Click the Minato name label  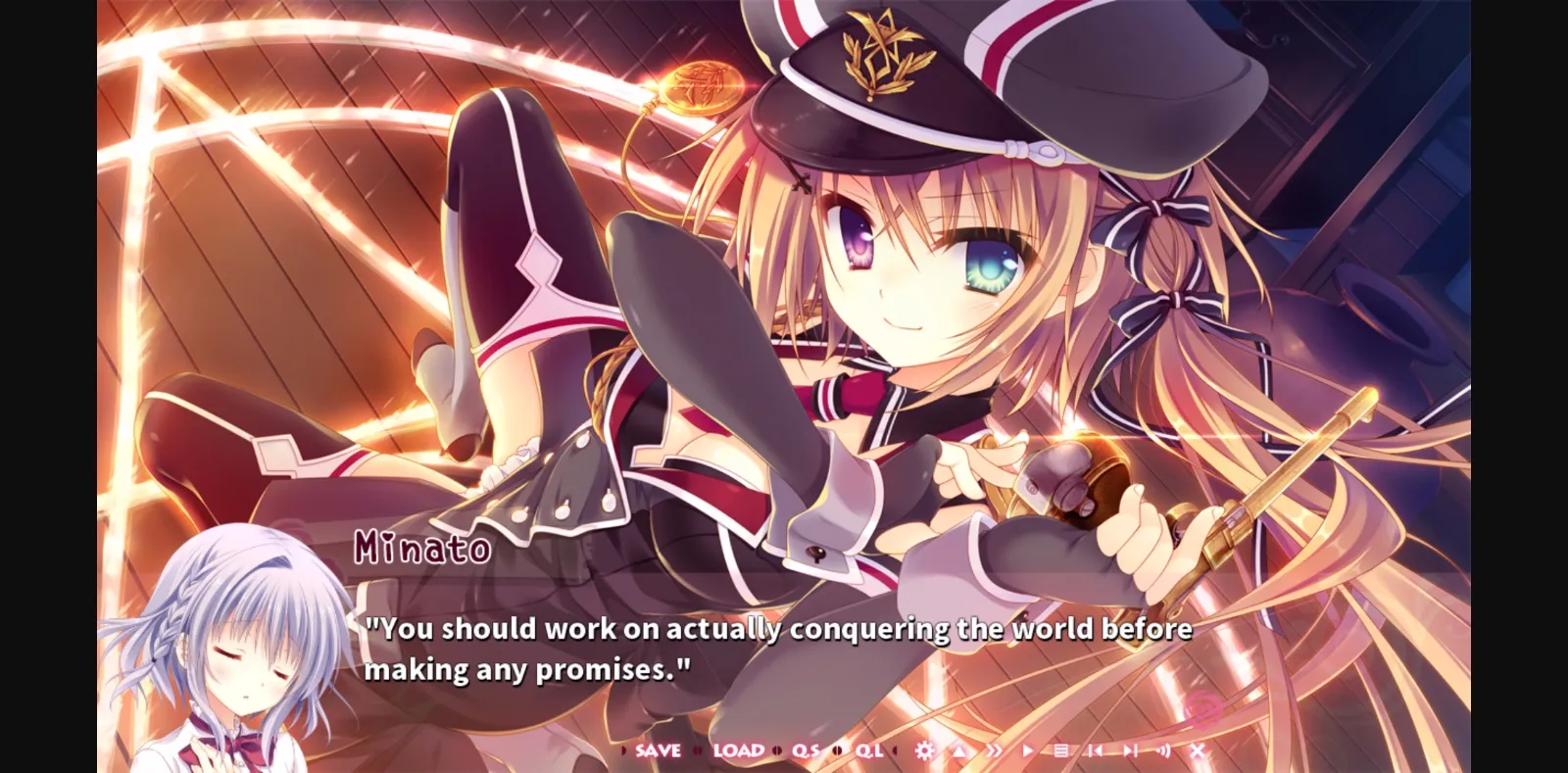tap(423, 550)
